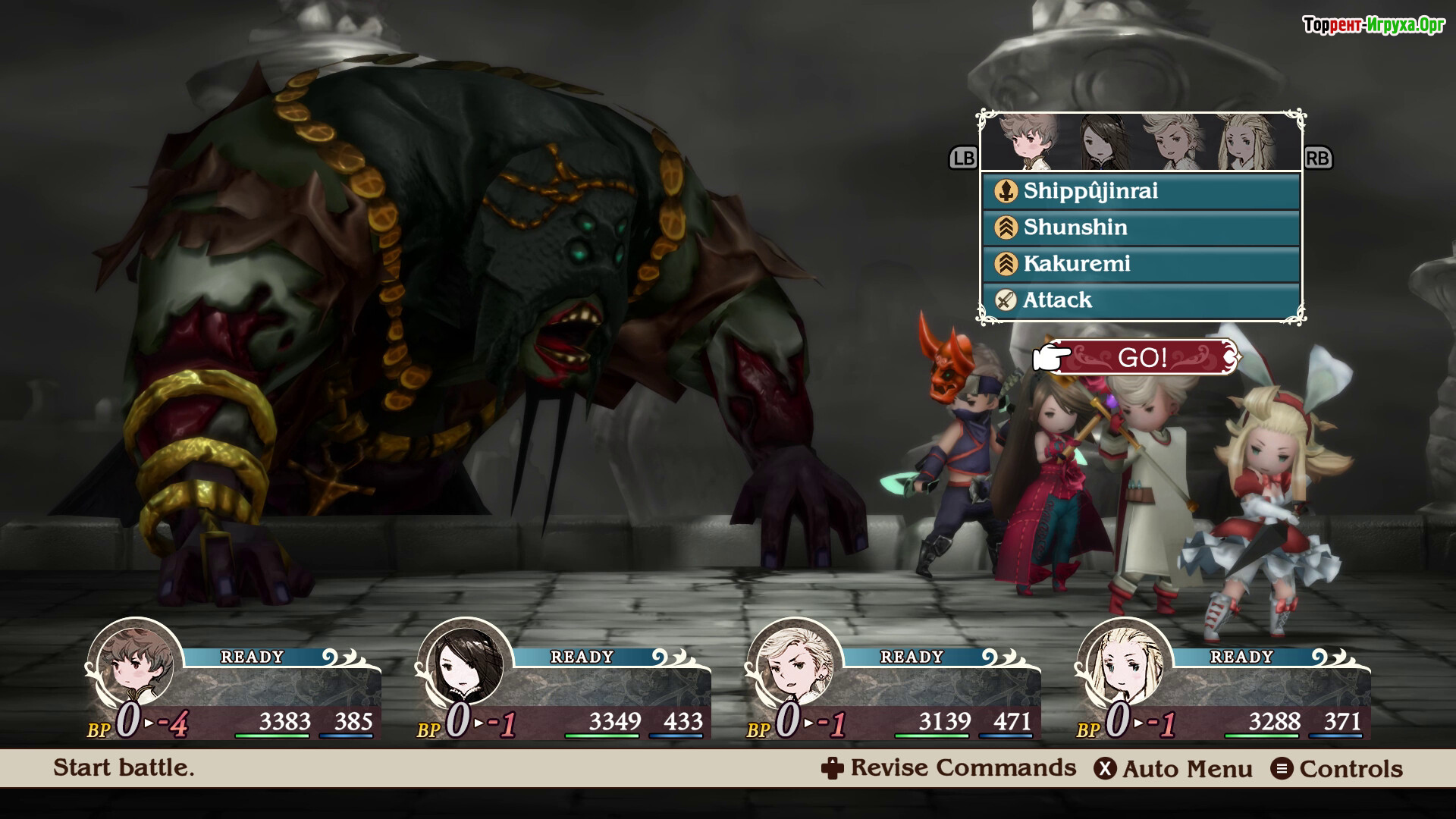
Task: Pick the Kakuremi command
Action: click(x=1141, y=264)
